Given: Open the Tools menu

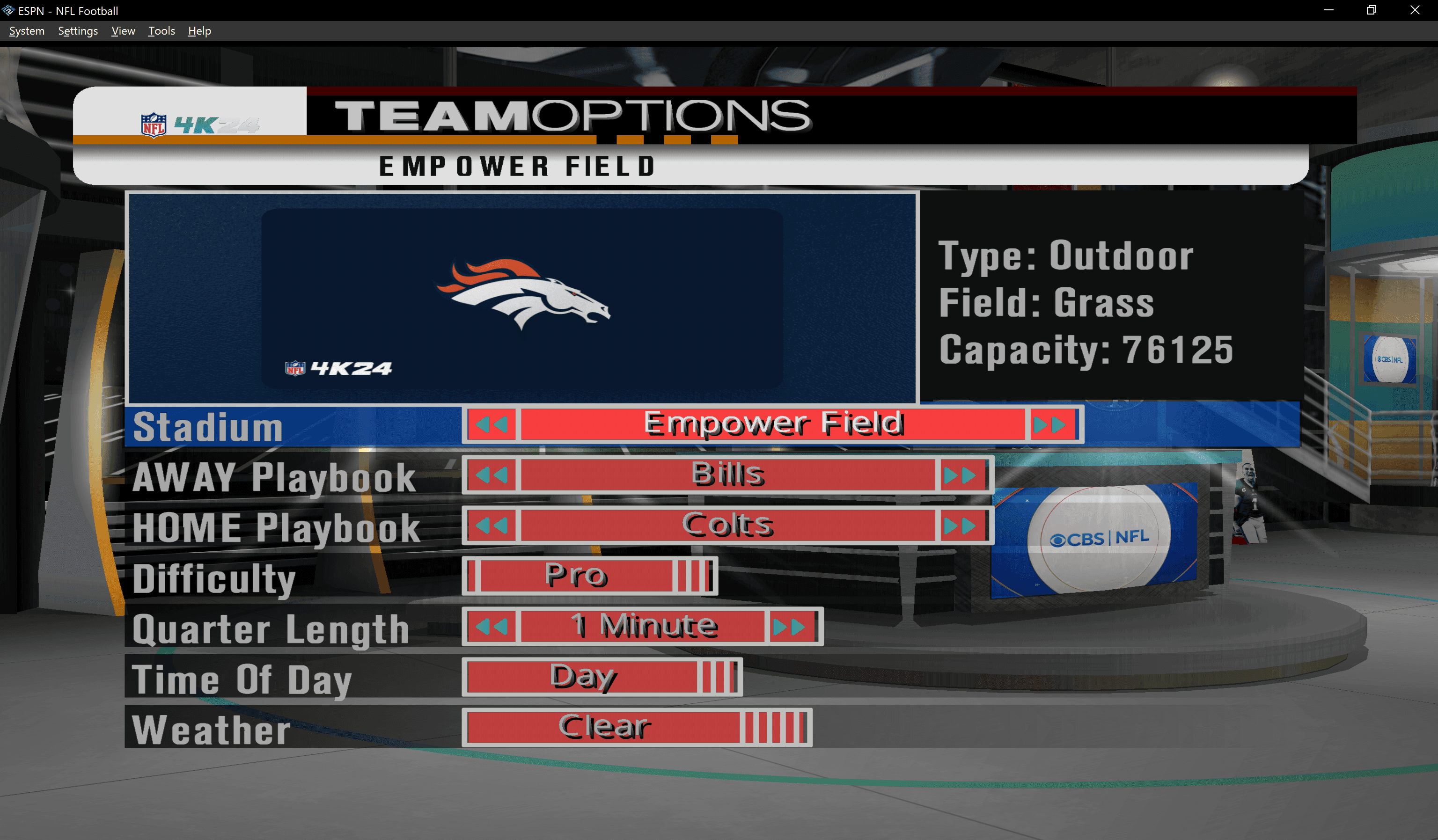Looking at the screenshot, I should point(161,31).
